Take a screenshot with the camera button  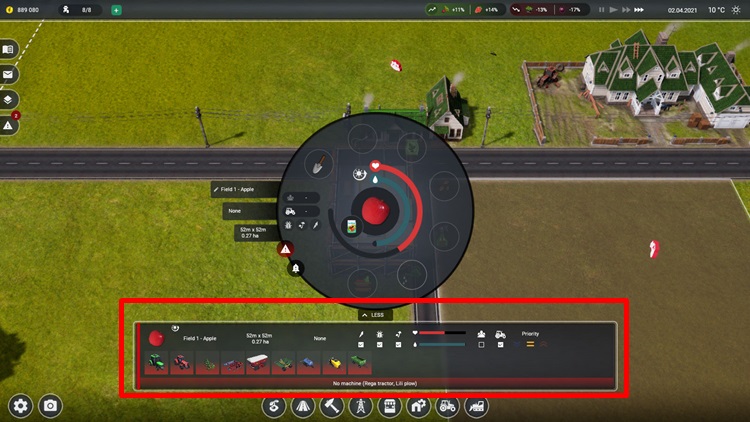coord(49,406)
